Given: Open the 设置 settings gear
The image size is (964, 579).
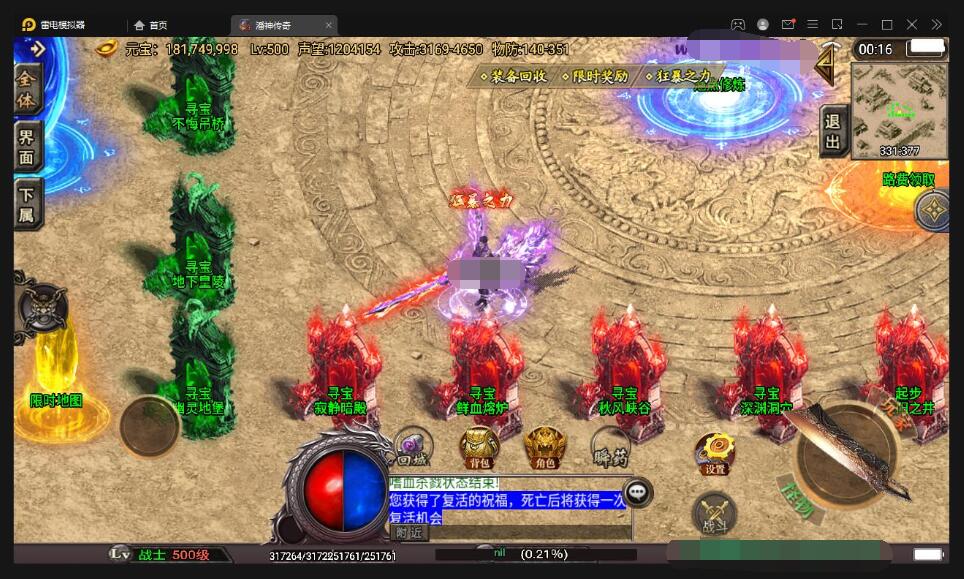Looking at the screenshot, I should [x=715, y=454].
